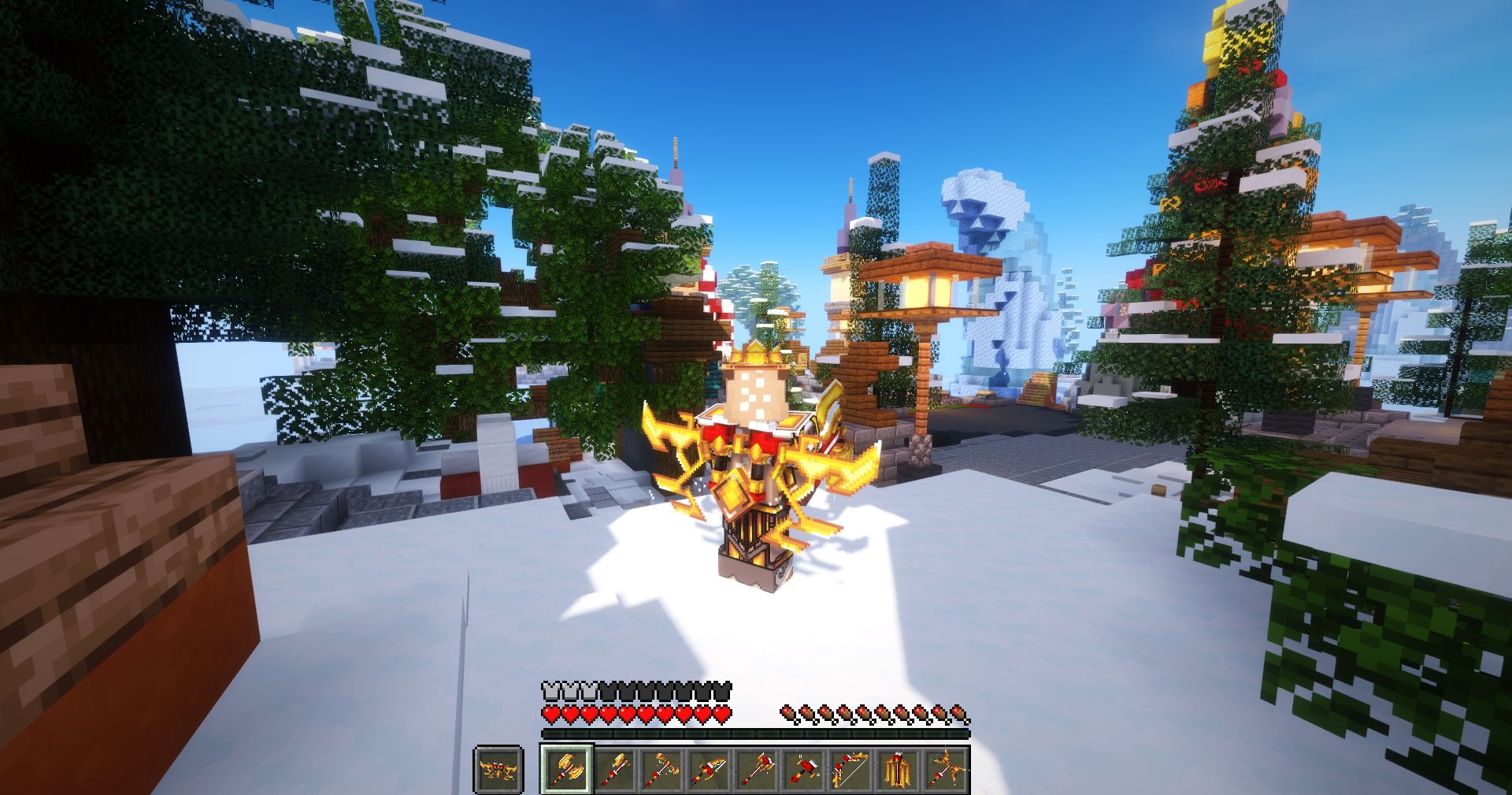The image size is (1512, 795).
Task: Click the leftmost drumstick in the hunger bar
Action: click(x=787, y=712)
